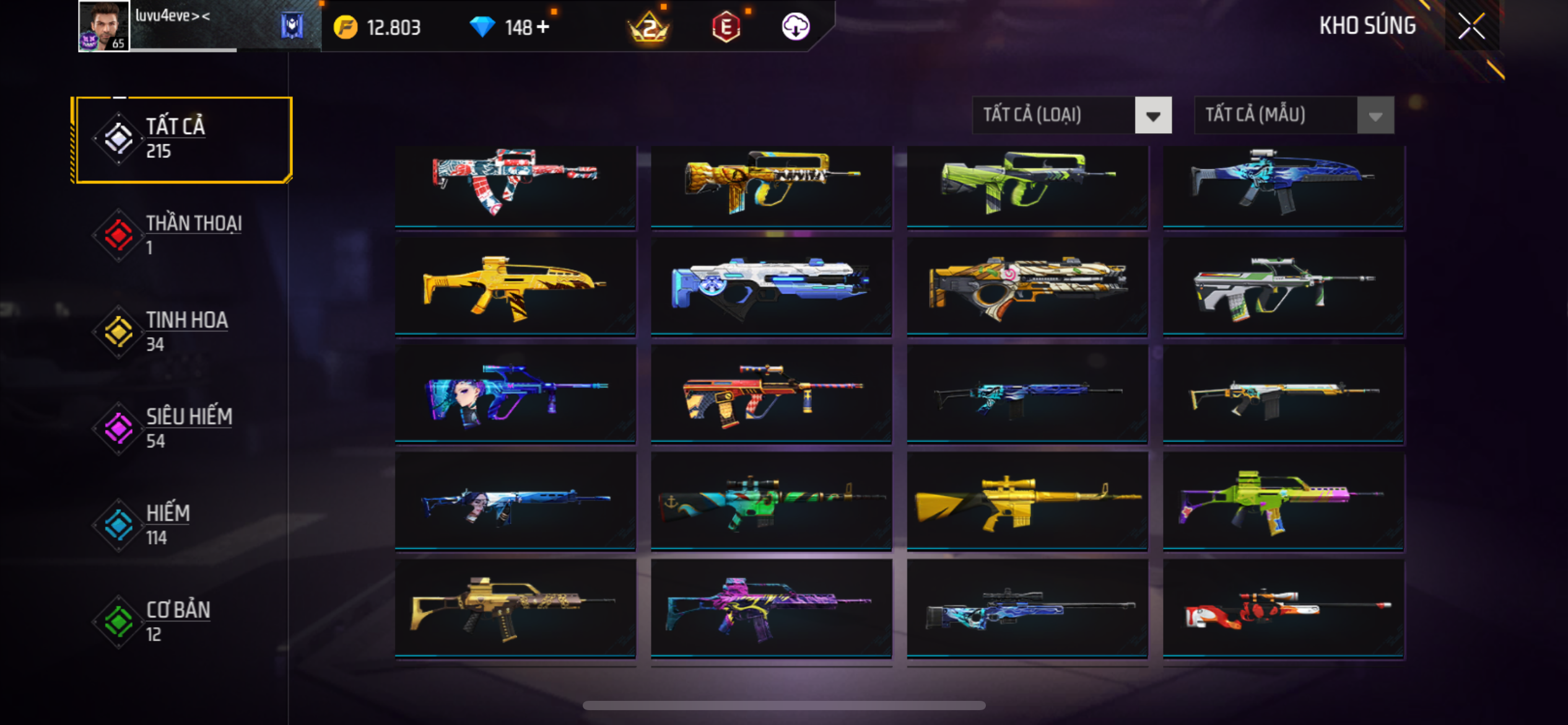Pick the lime green FAMAS skin
Screen dimensions: 1568x725
click(x=1027, y=186)
